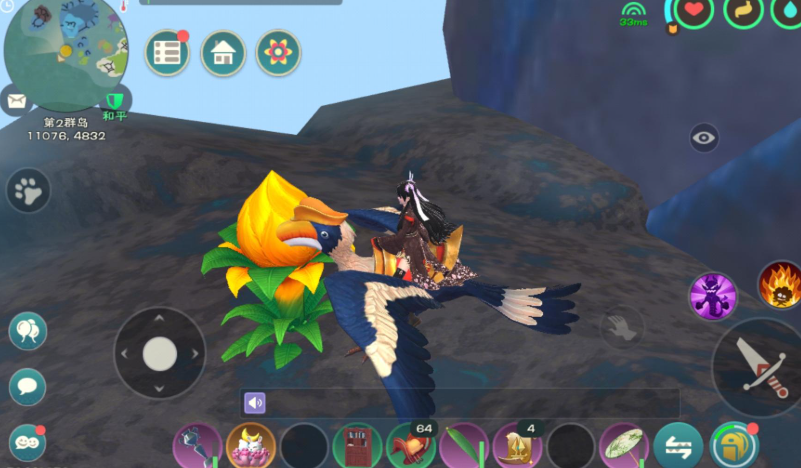
Task: Tap the house home button
Action: pyautogui.click(x=223, y=54)
